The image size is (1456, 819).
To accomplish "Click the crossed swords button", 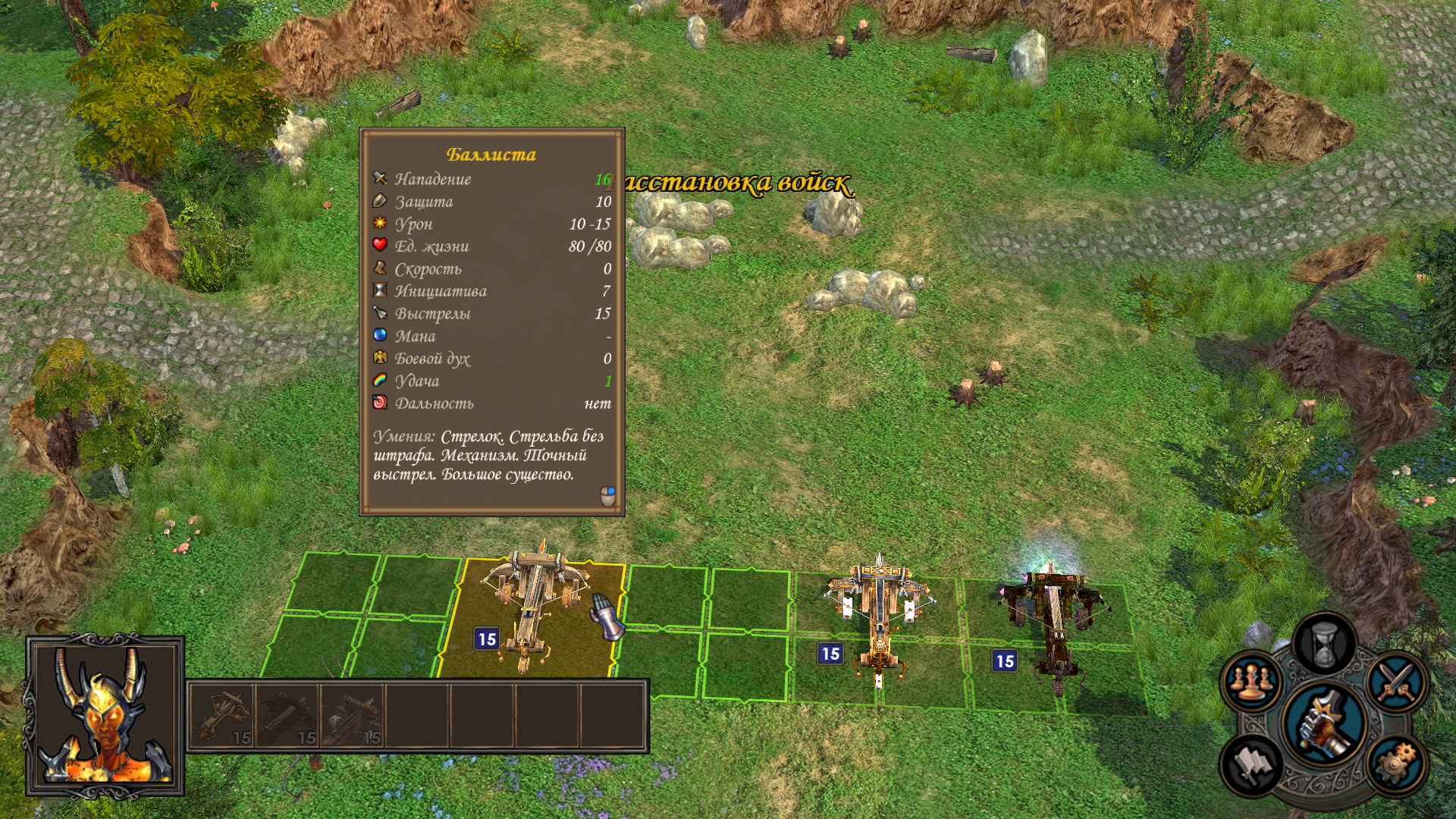I will pos(1396,682).
